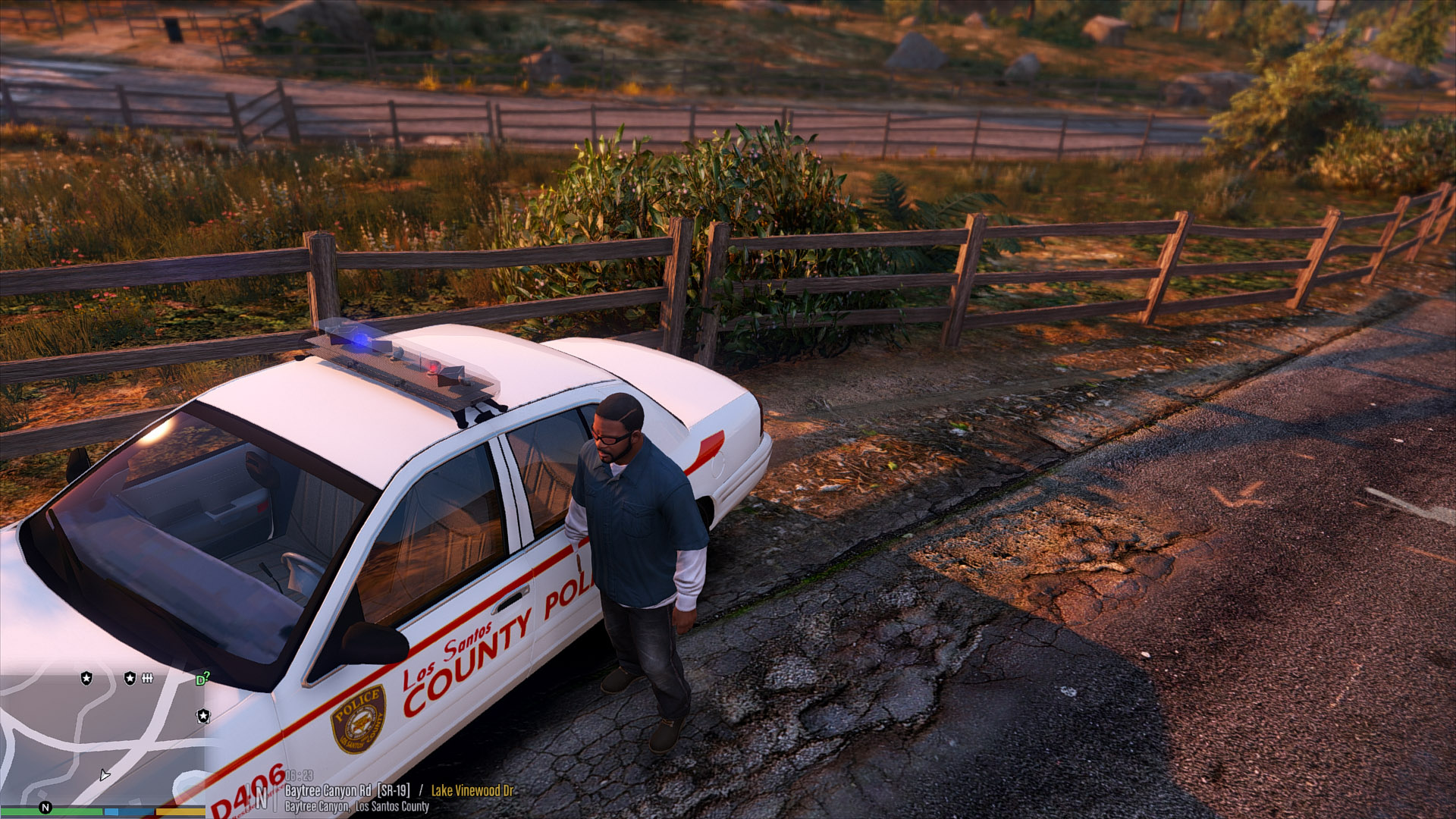Screen dimensions: 1456x819
Task: Click police badge blip below green D marker
Action: (x=202, y=716)
